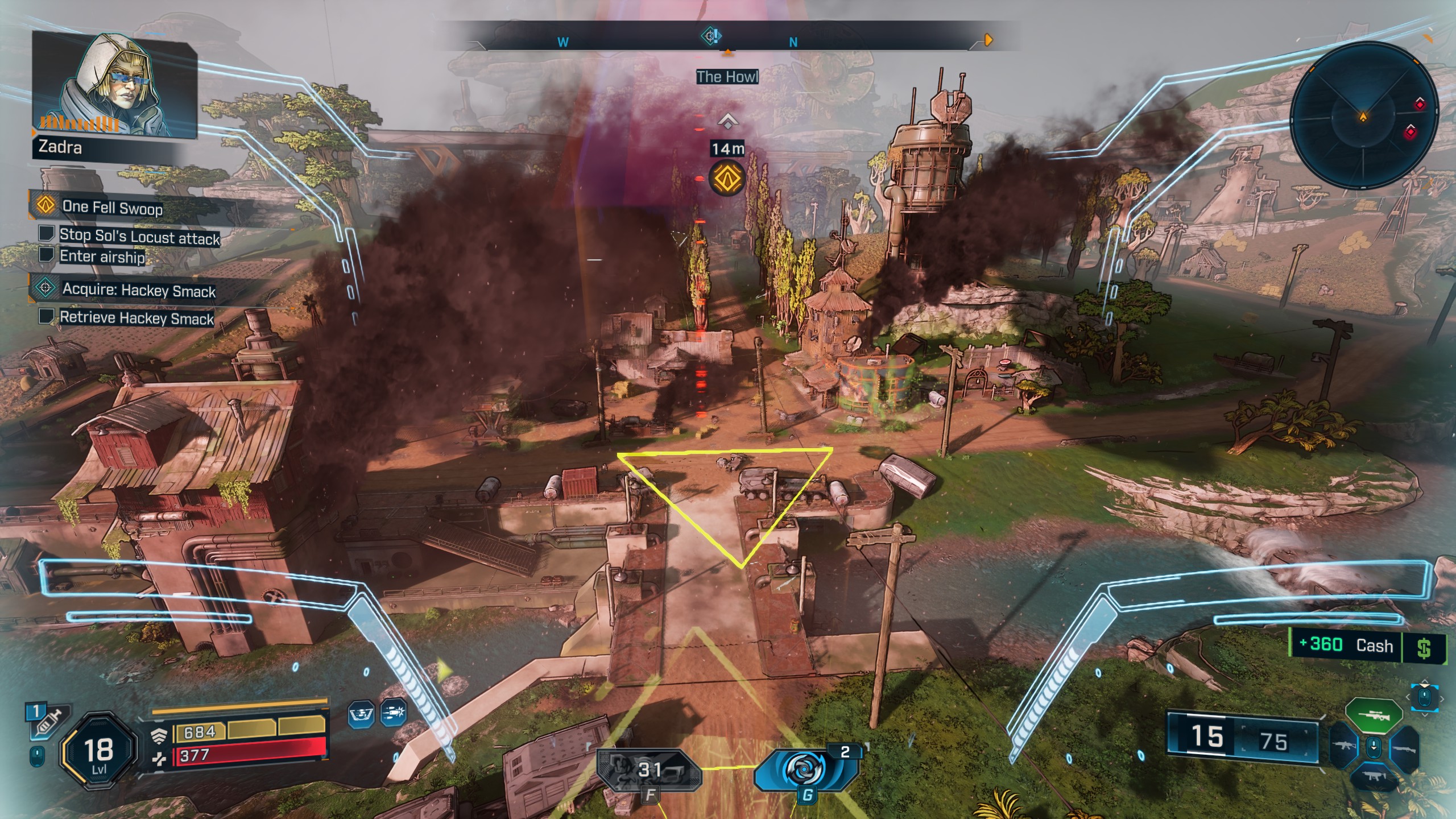Screen dimensions: 1456x819
Task: Select the Retrieve Hackey Smack objective
Action: point(136,317)
